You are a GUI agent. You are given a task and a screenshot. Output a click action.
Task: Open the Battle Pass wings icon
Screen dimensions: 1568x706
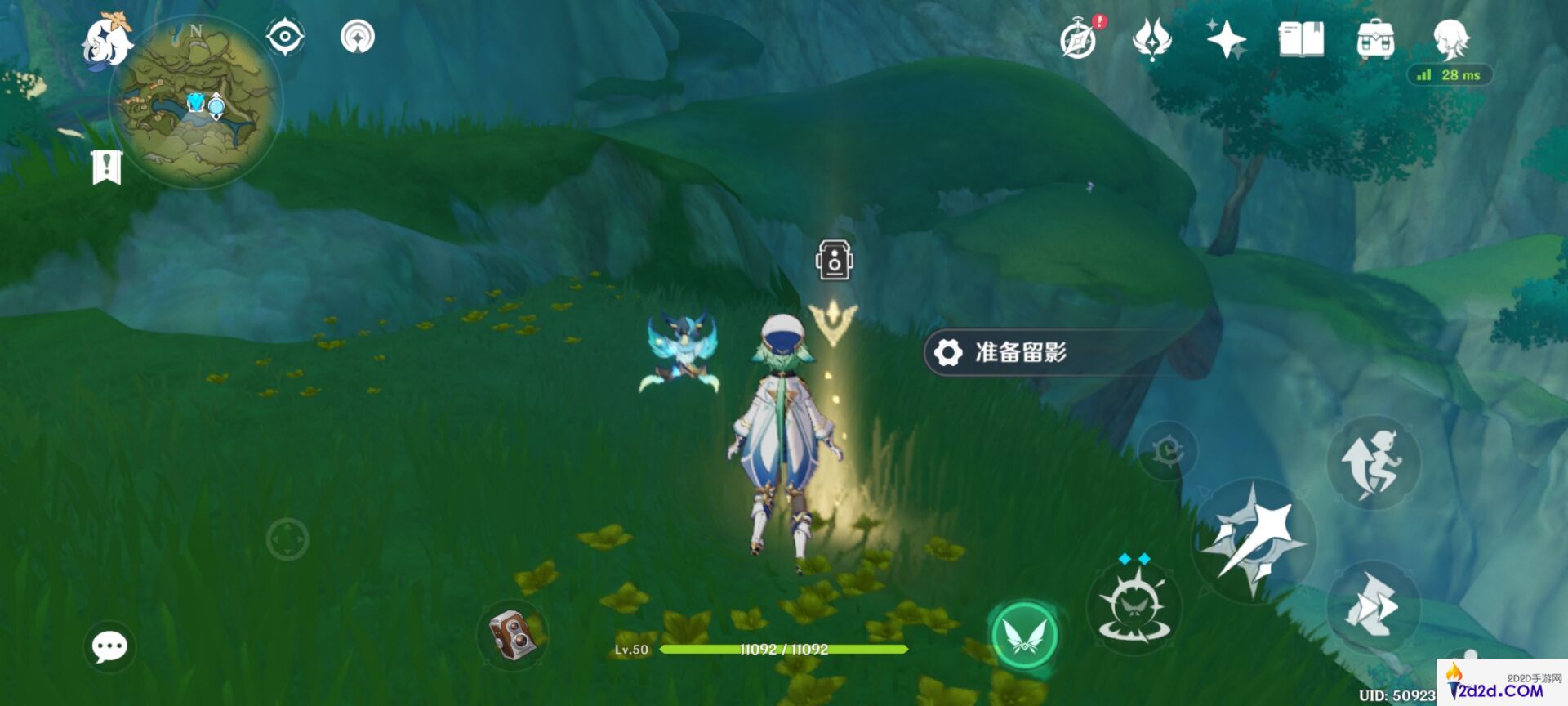coord(1150,38)
